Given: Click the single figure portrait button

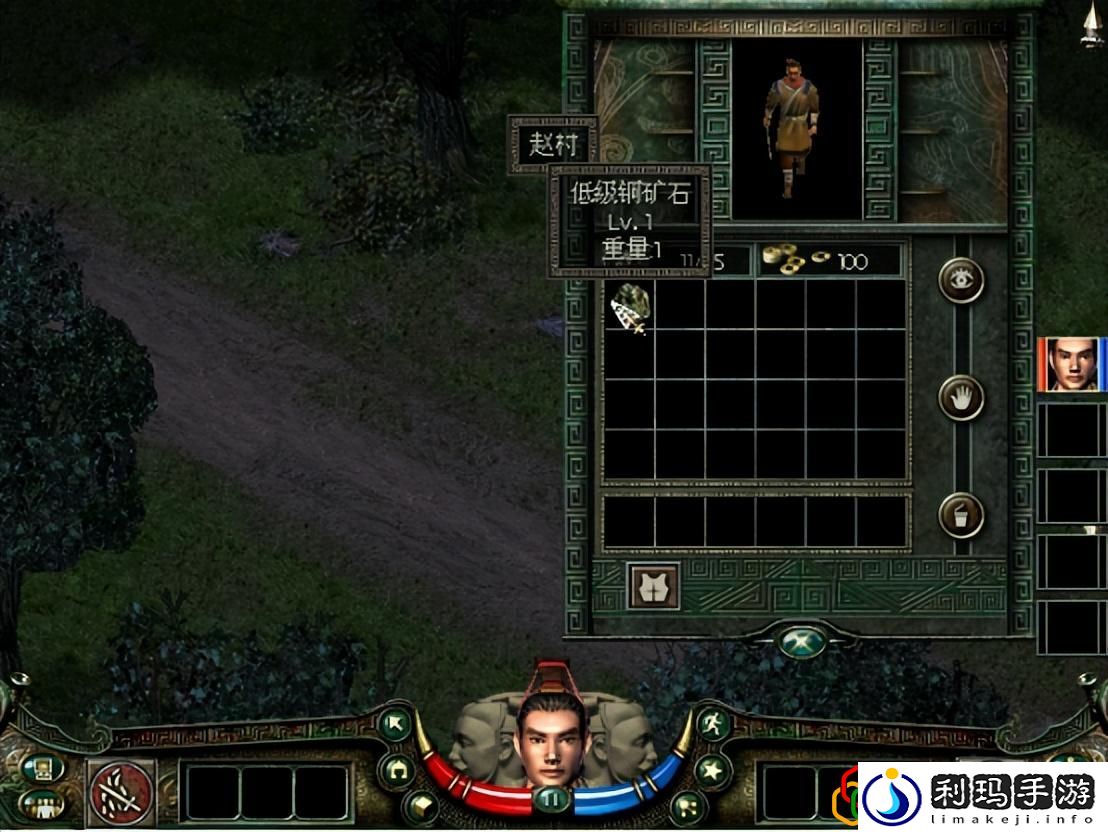Looking at the screenshot, I should point(42,768).
